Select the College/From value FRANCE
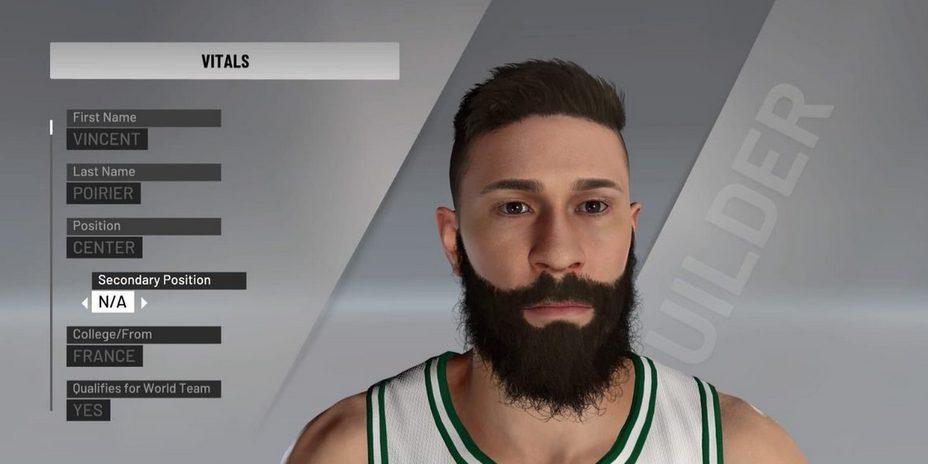The width and height of the screenshot is (928, 464). click(105, 355)
